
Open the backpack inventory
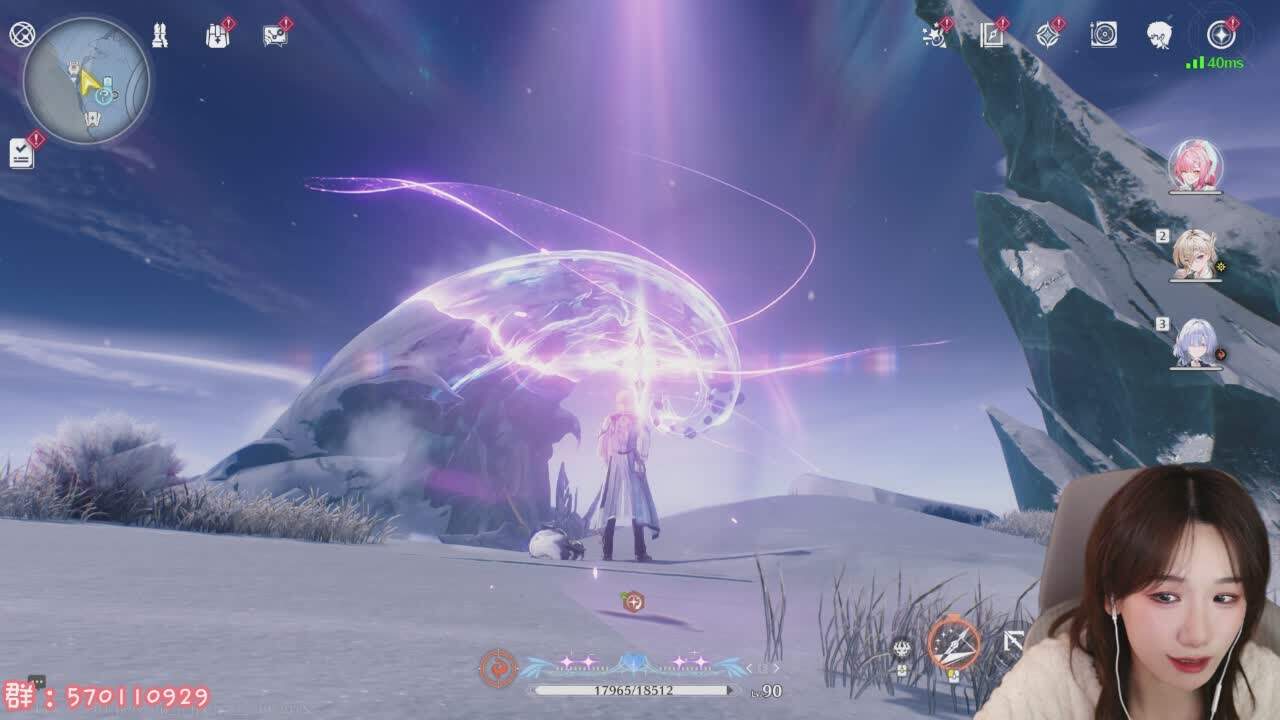coord(217,36)
